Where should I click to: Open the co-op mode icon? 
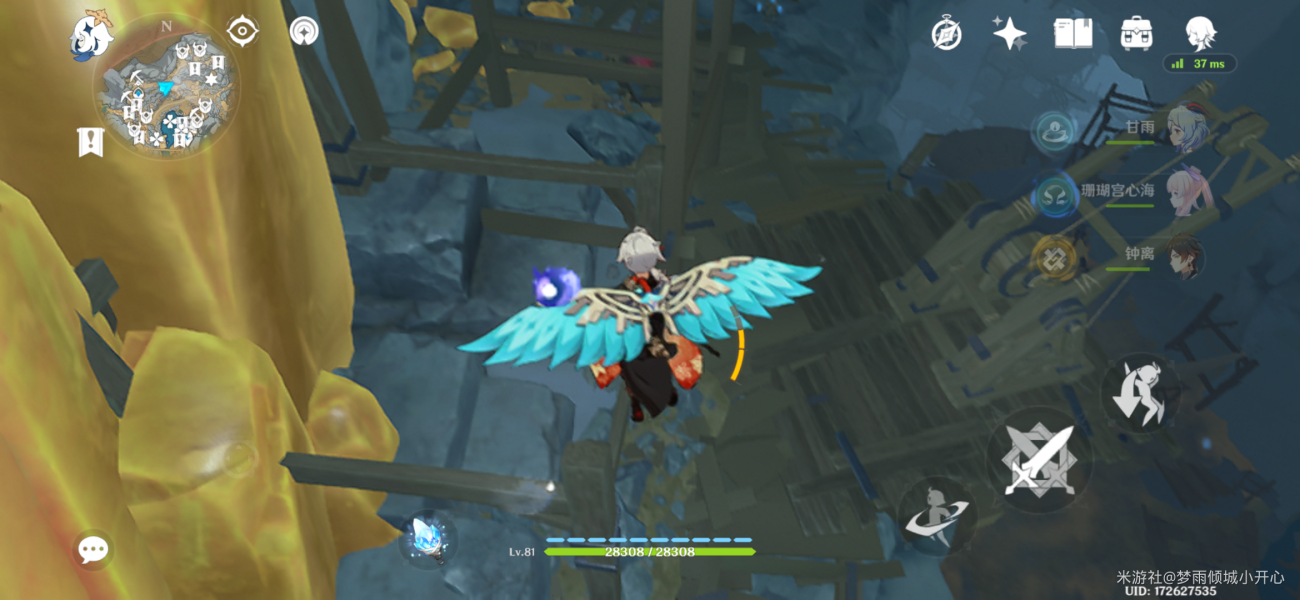click(304, 31)
